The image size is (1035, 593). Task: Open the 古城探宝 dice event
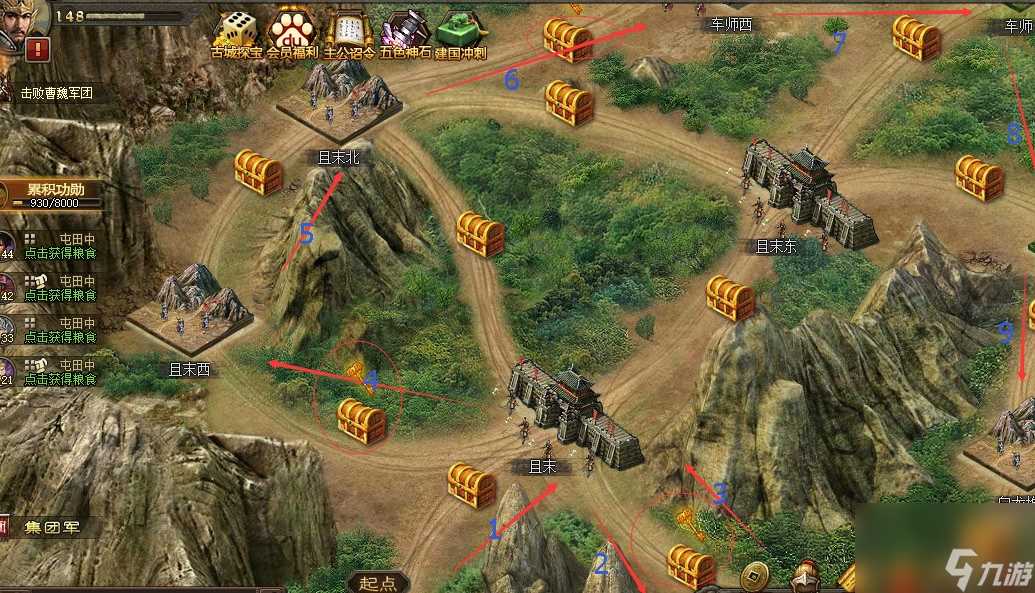coord(236,32)
